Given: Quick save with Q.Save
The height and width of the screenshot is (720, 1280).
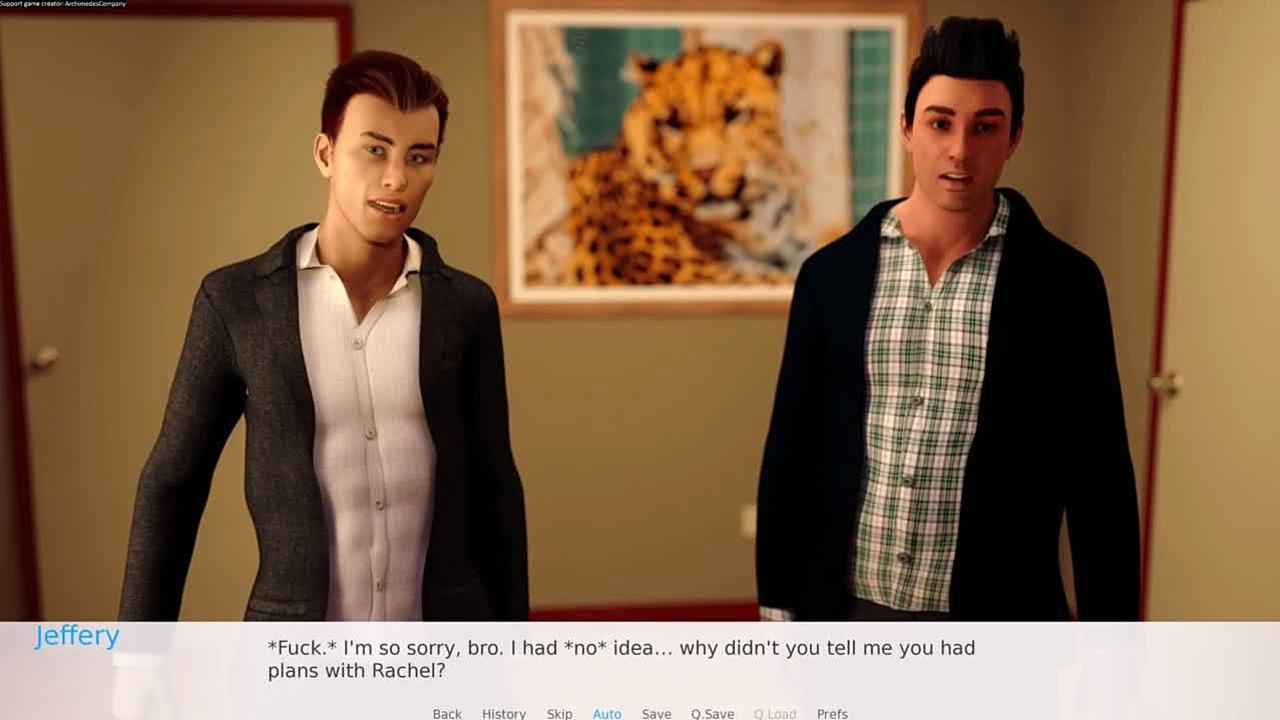Looking at the screenshot, I should click(x=712, y=713).
